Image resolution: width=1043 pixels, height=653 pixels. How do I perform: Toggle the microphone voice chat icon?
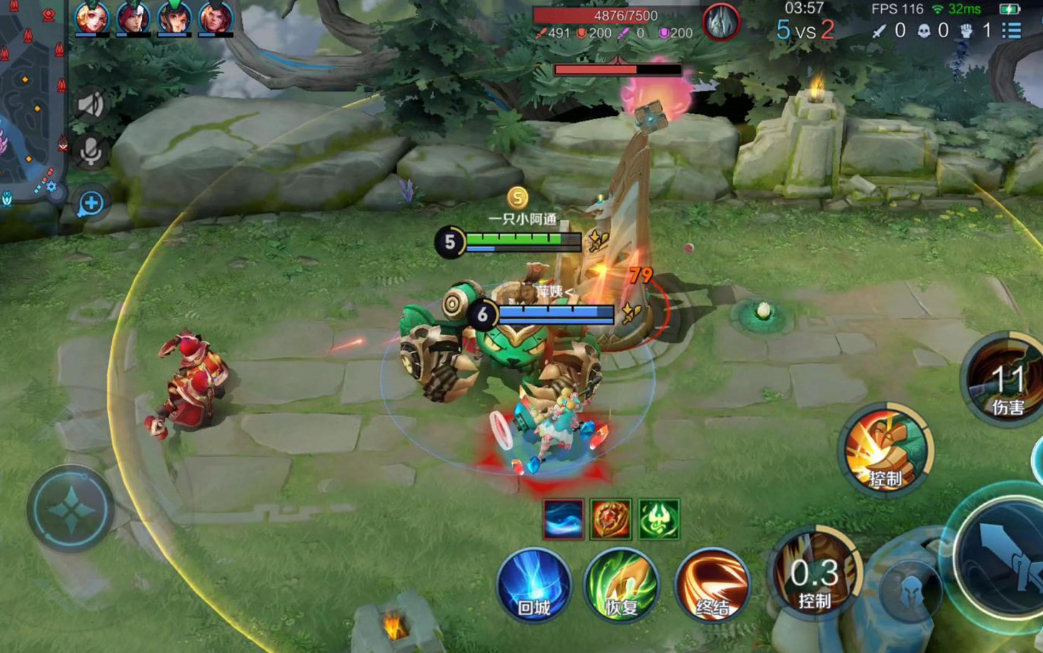tap(91, 152)
